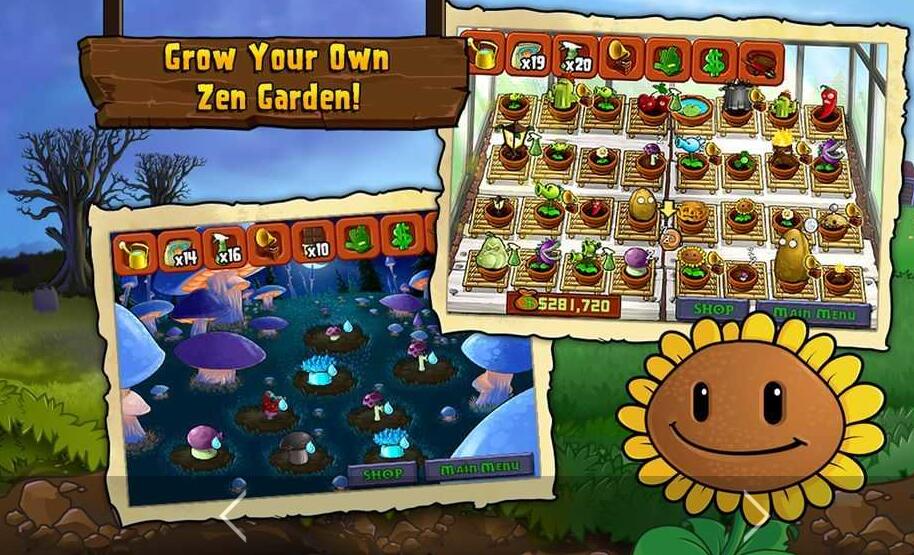Select the phonograph in the mushroom garden toolbar

point(268,243)
